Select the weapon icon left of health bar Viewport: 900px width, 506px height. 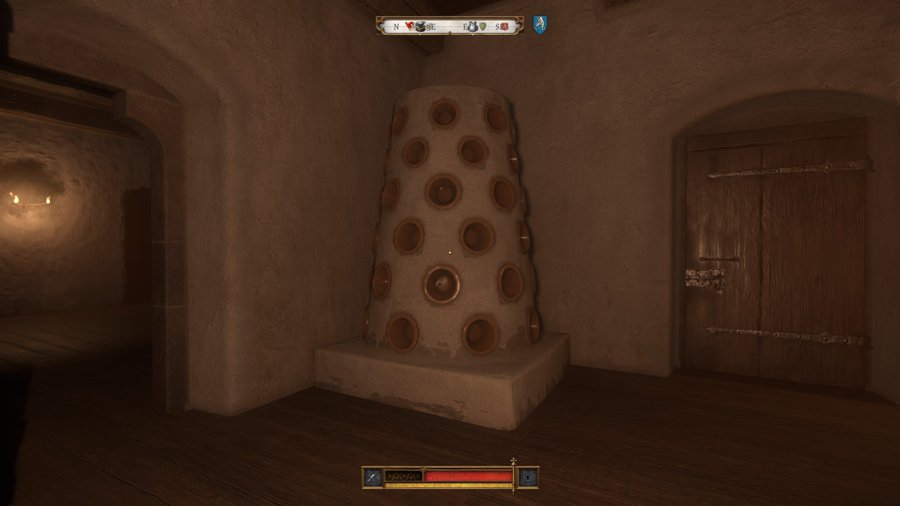(372, 477)
